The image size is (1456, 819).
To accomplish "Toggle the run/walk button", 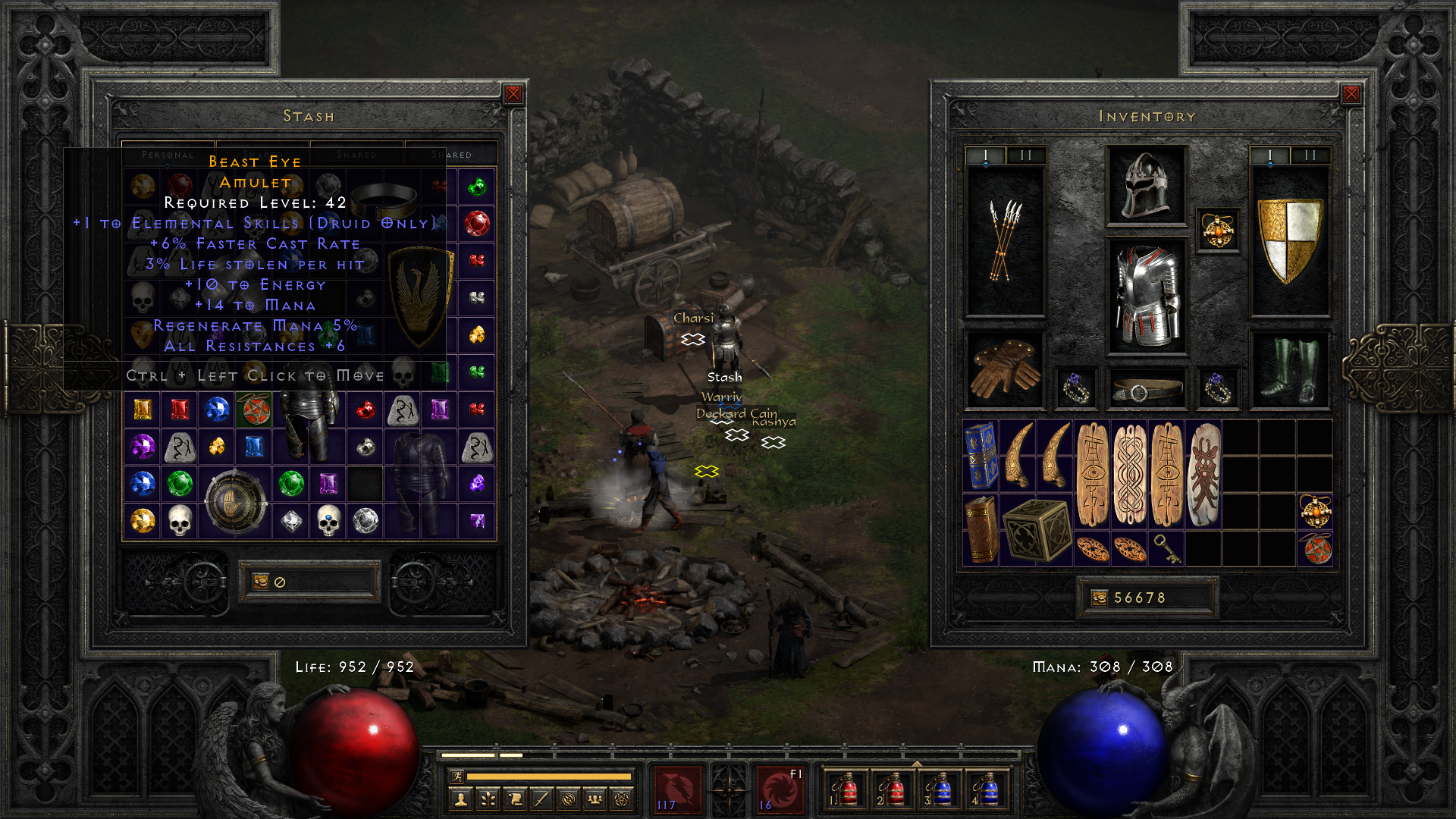I will (x=457, y=776).
